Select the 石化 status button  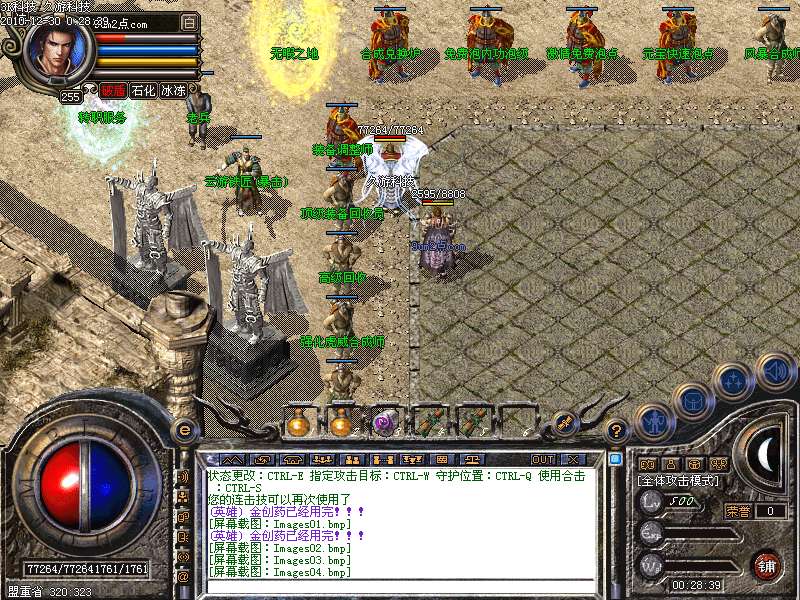pos(144,90)
